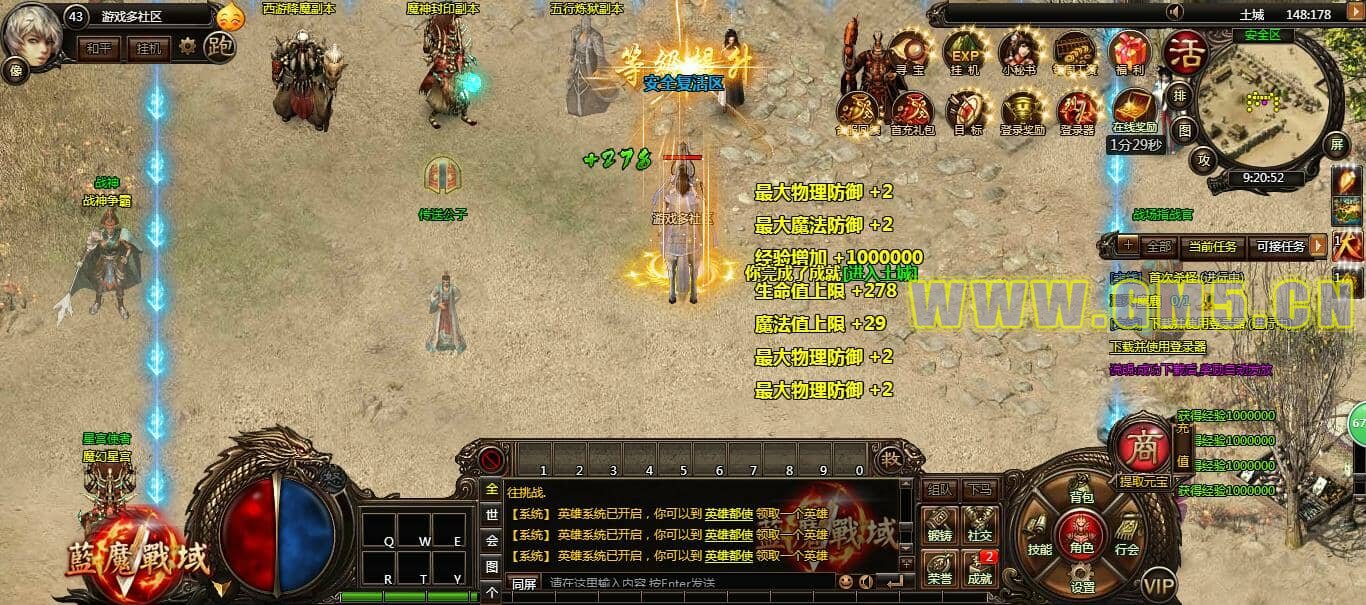Open the 寻宝 treasure hunt icon
The width and height of the screenshot is (1366, 605).
coord(909,51)
